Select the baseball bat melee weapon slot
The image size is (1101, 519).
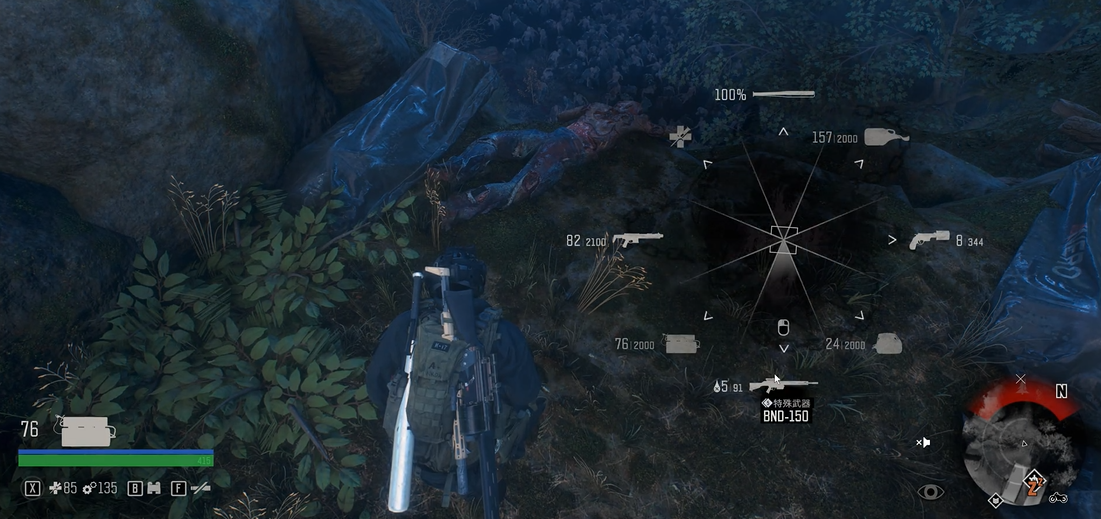[x=783, y=95]
